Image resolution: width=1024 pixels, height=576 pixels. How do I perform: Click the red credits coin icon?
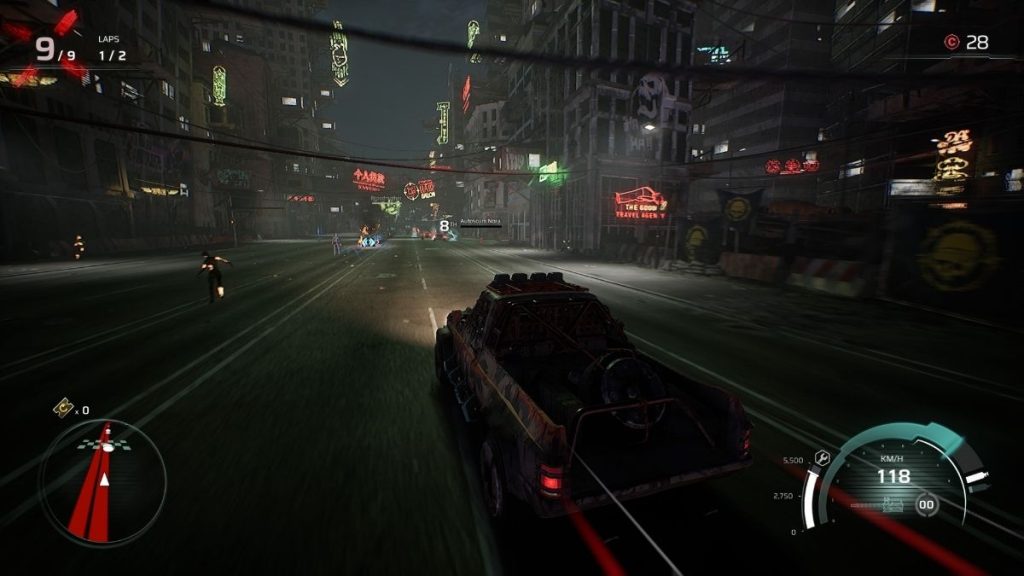[x=951, y=42]
